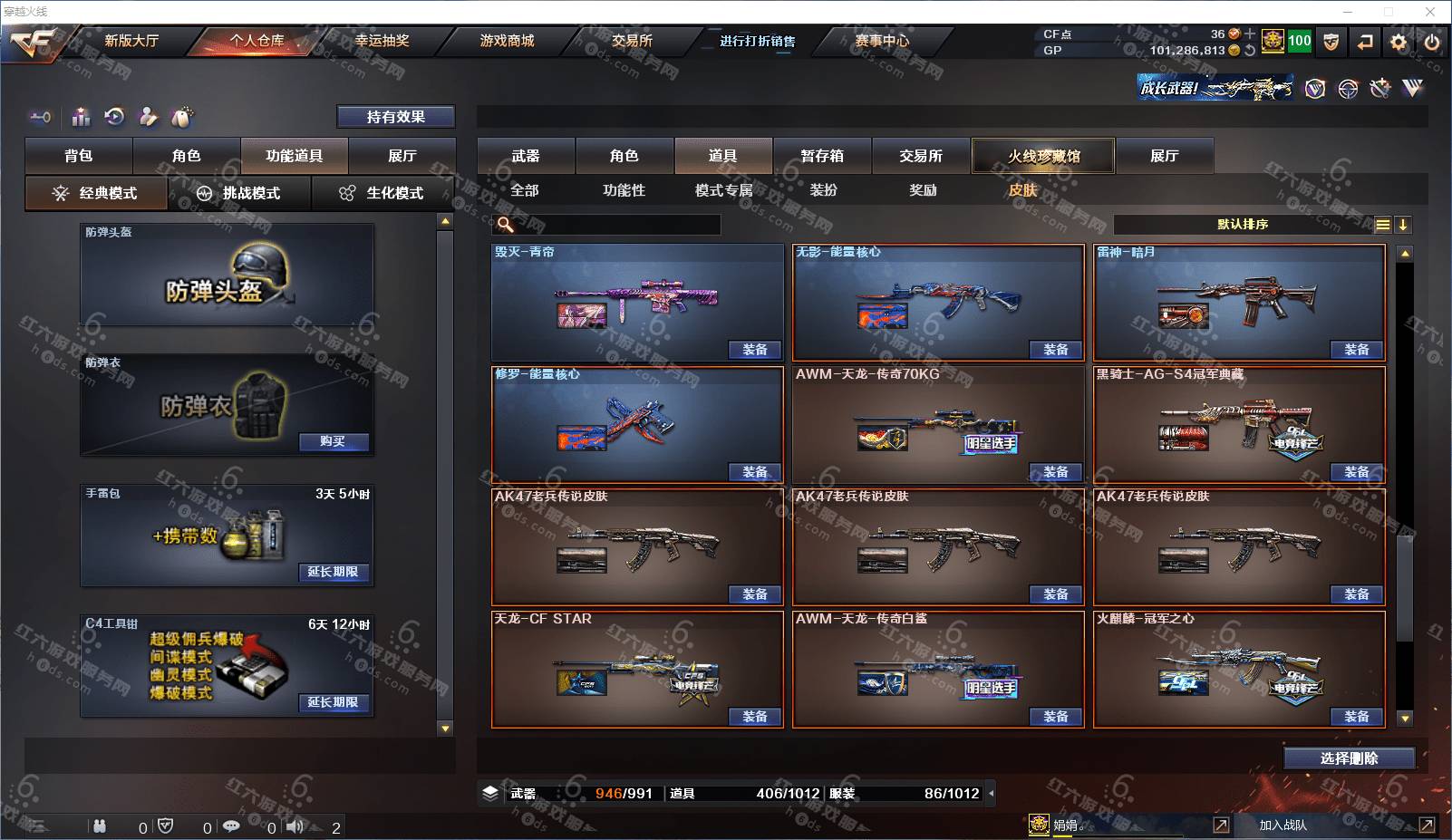Equip the 火麒麟-冠军之心 skin
The image size is (1452, 840).
1357,717
